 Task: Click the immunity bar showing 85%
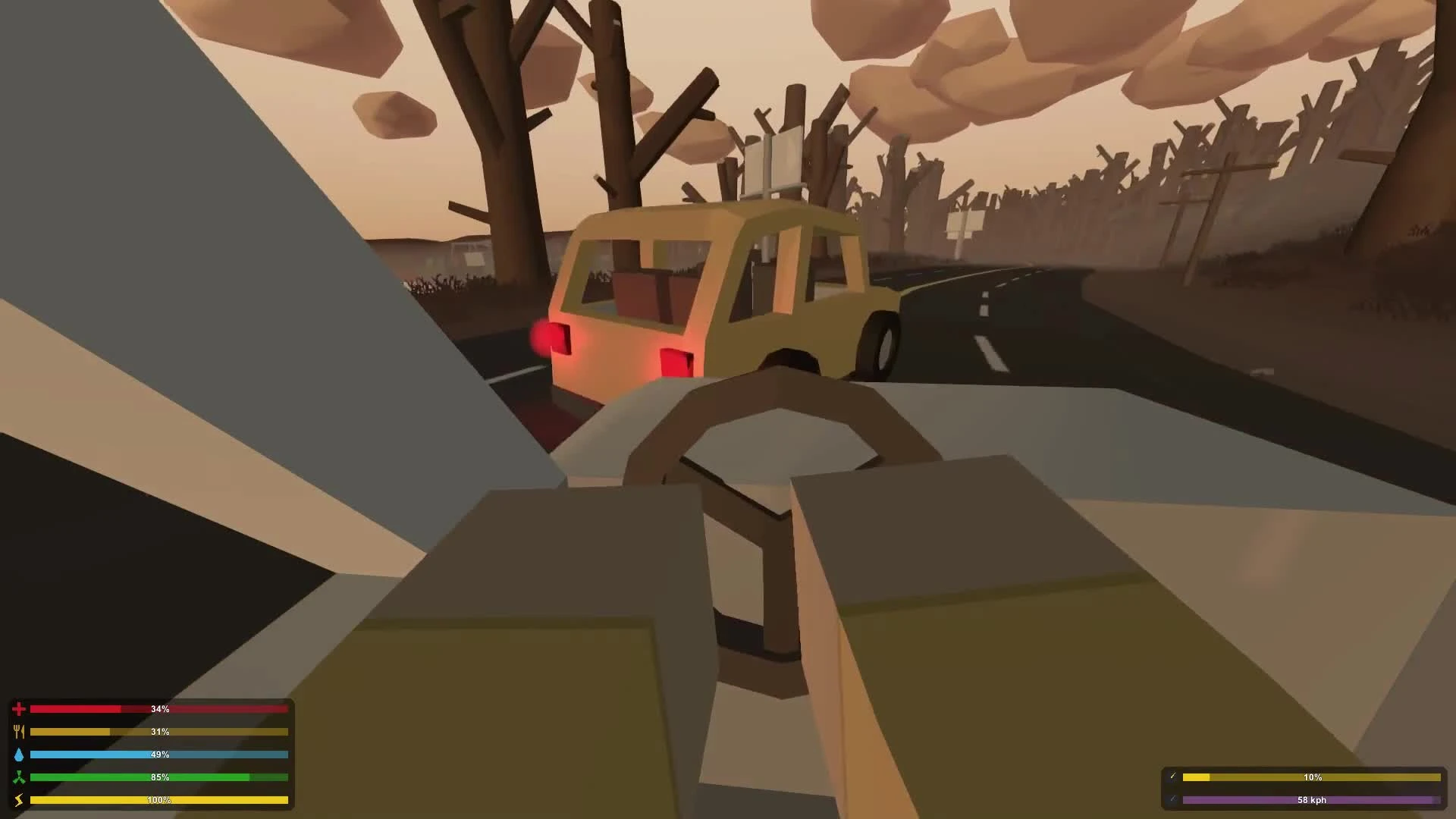point(159,777)
